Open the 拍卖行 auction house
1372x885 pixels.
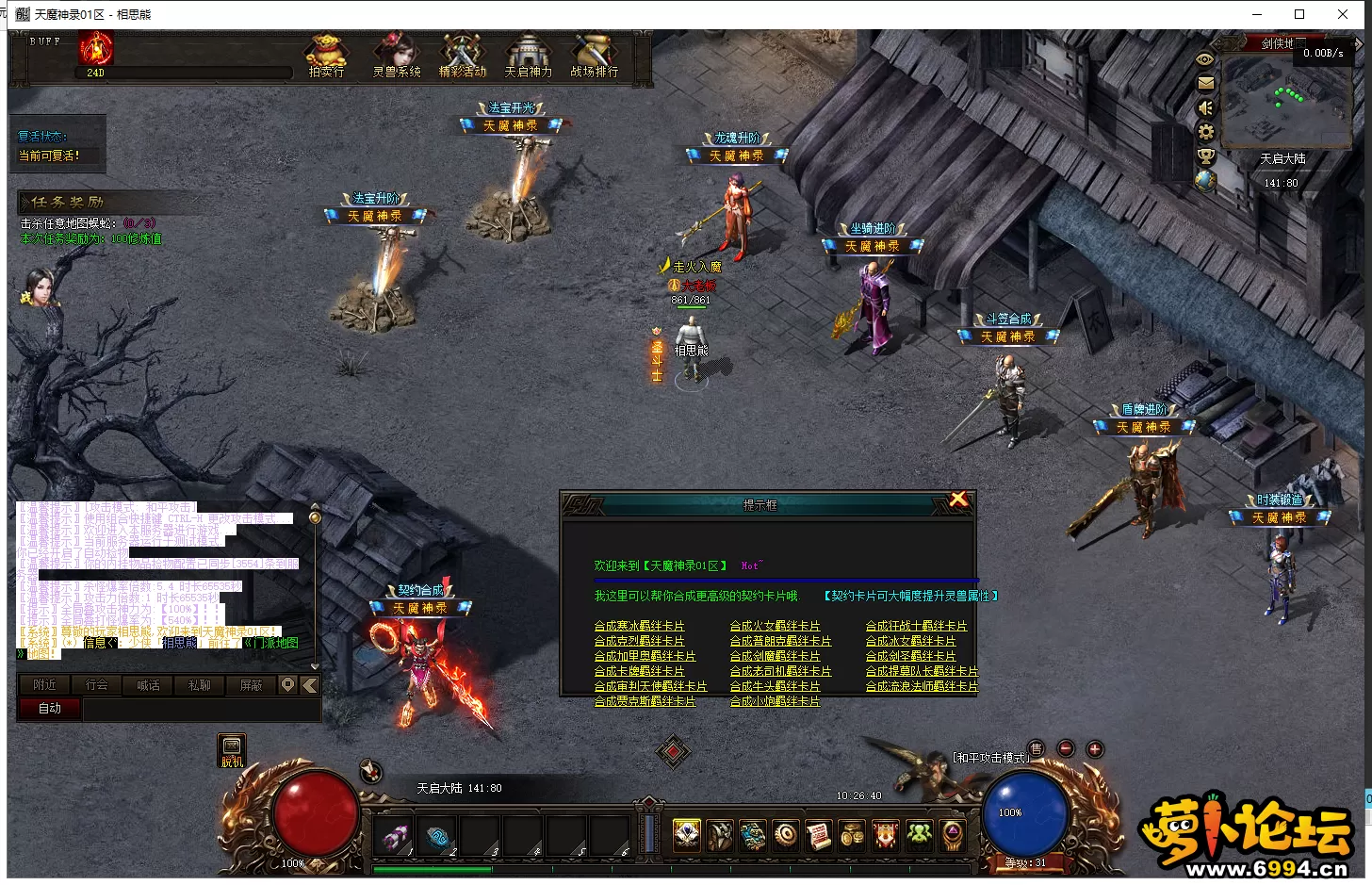pyautogui.click(x=327, y=56)
